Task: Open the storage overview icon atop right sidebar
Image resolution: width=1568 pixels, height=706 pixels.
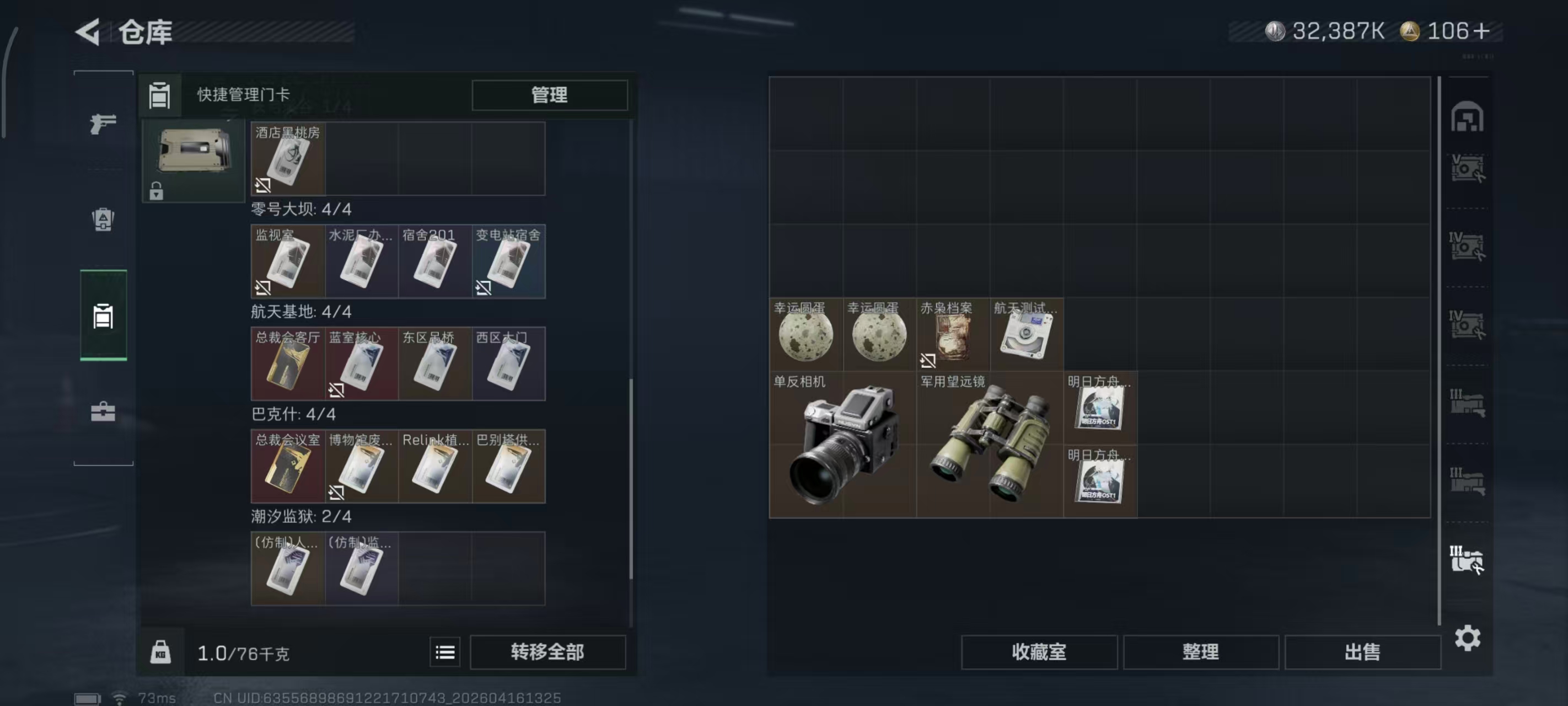Action: 1469,118
